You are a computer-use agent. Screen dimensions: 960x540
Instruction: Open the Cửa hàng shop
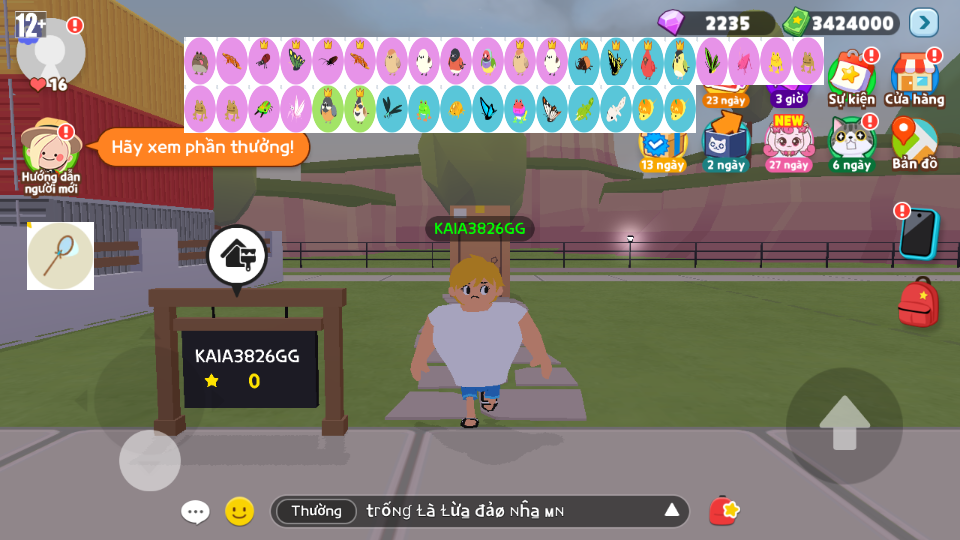point(914,76)
